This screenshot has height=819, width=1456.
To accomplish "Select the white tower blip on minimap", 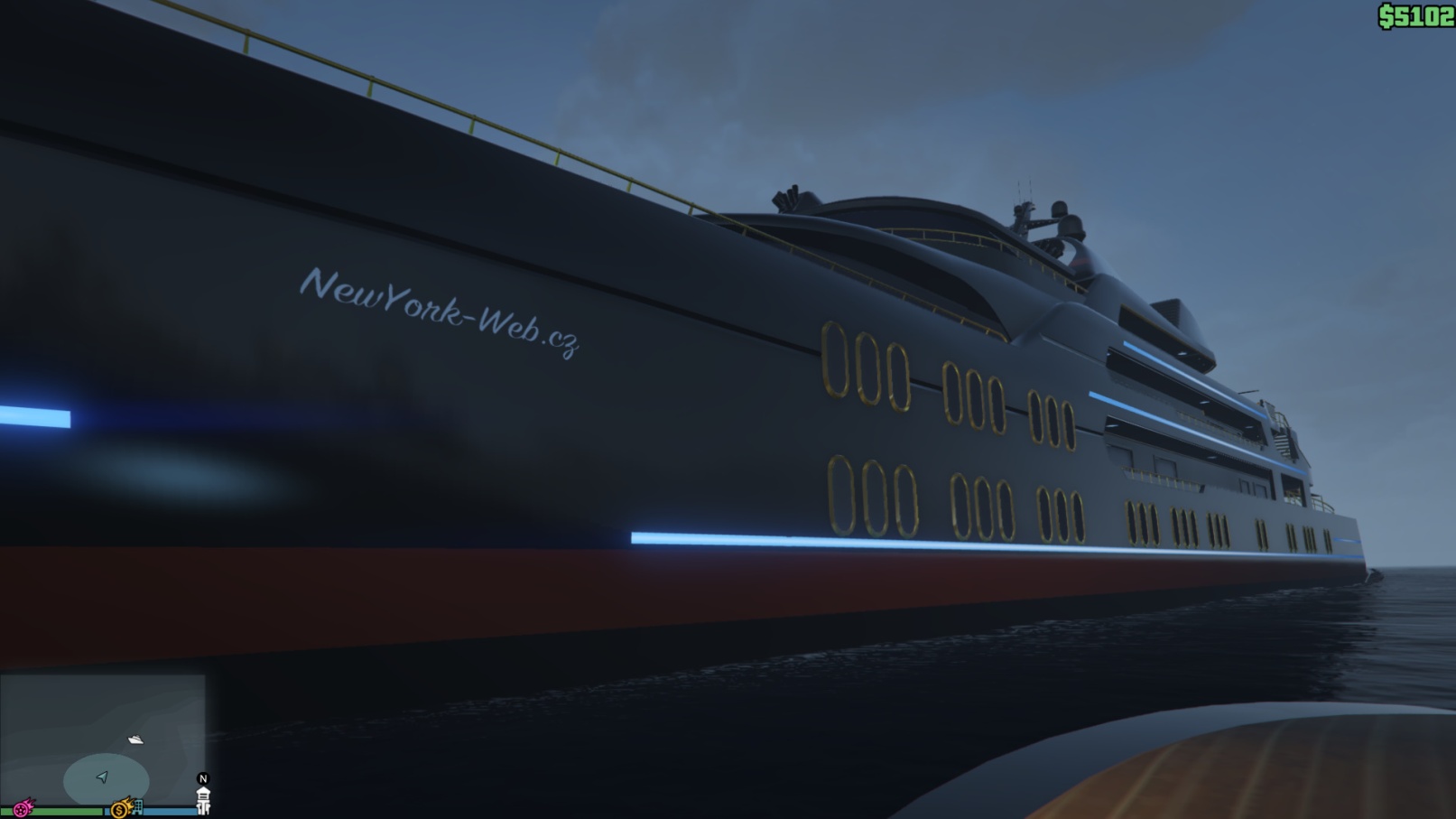I will click(203, 800).
